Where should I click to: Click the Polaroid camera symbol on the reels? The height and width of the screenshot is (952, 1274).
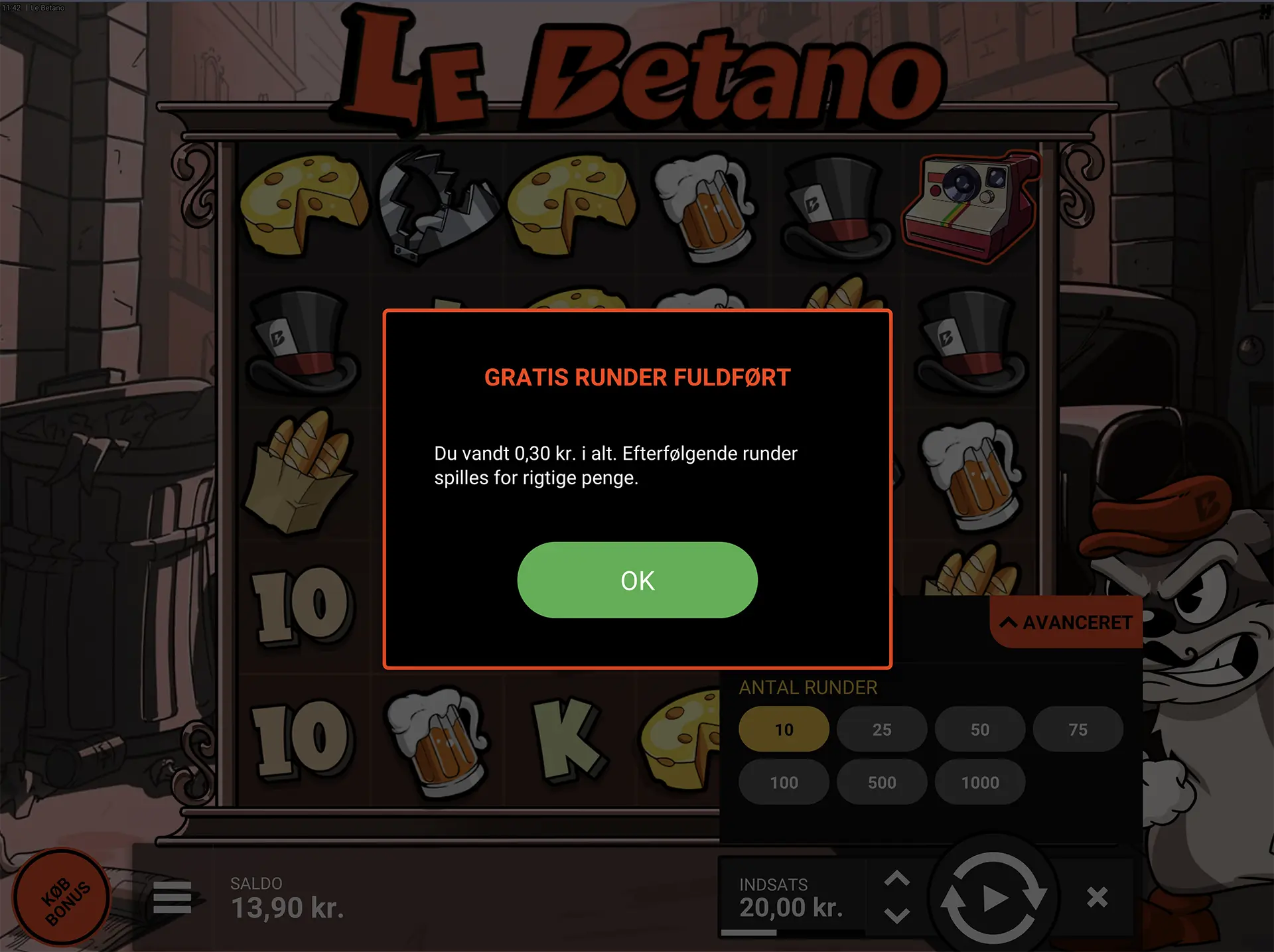click(x=969, y=206)
